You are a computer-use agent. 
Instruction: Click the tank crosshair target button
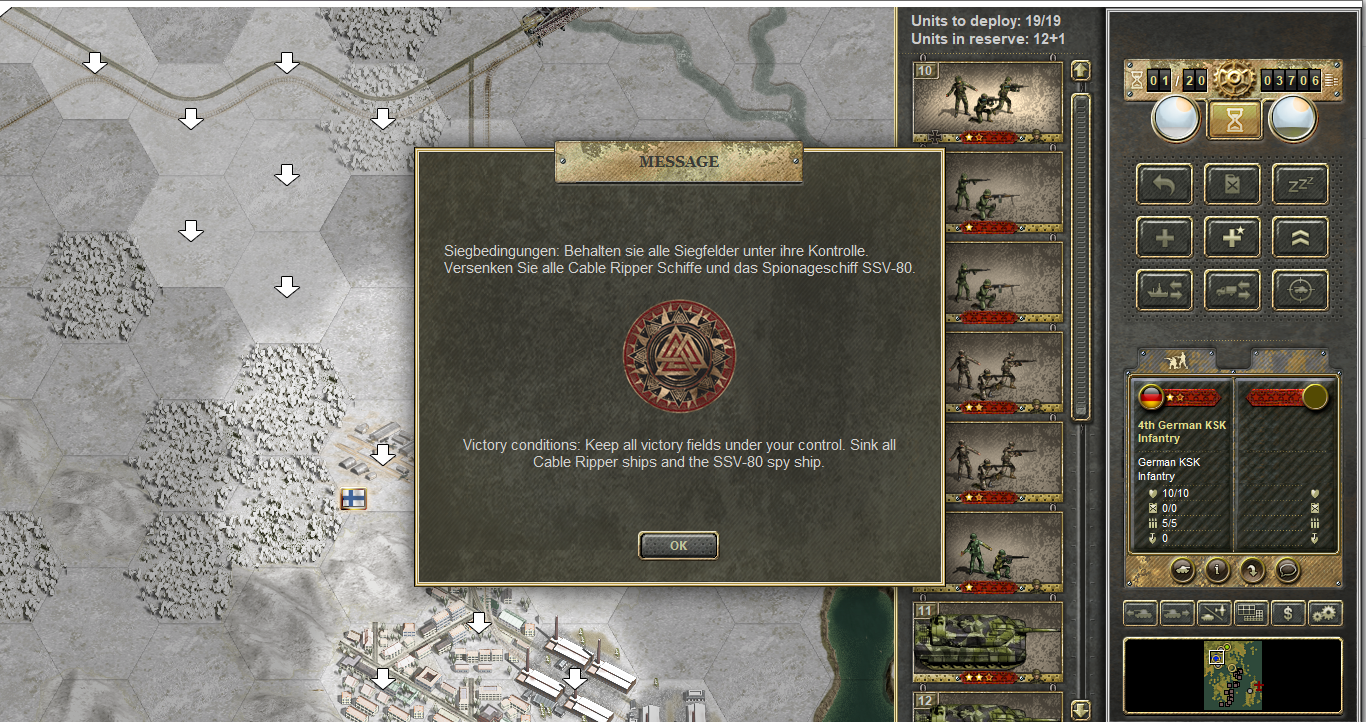pos(1299,291)
